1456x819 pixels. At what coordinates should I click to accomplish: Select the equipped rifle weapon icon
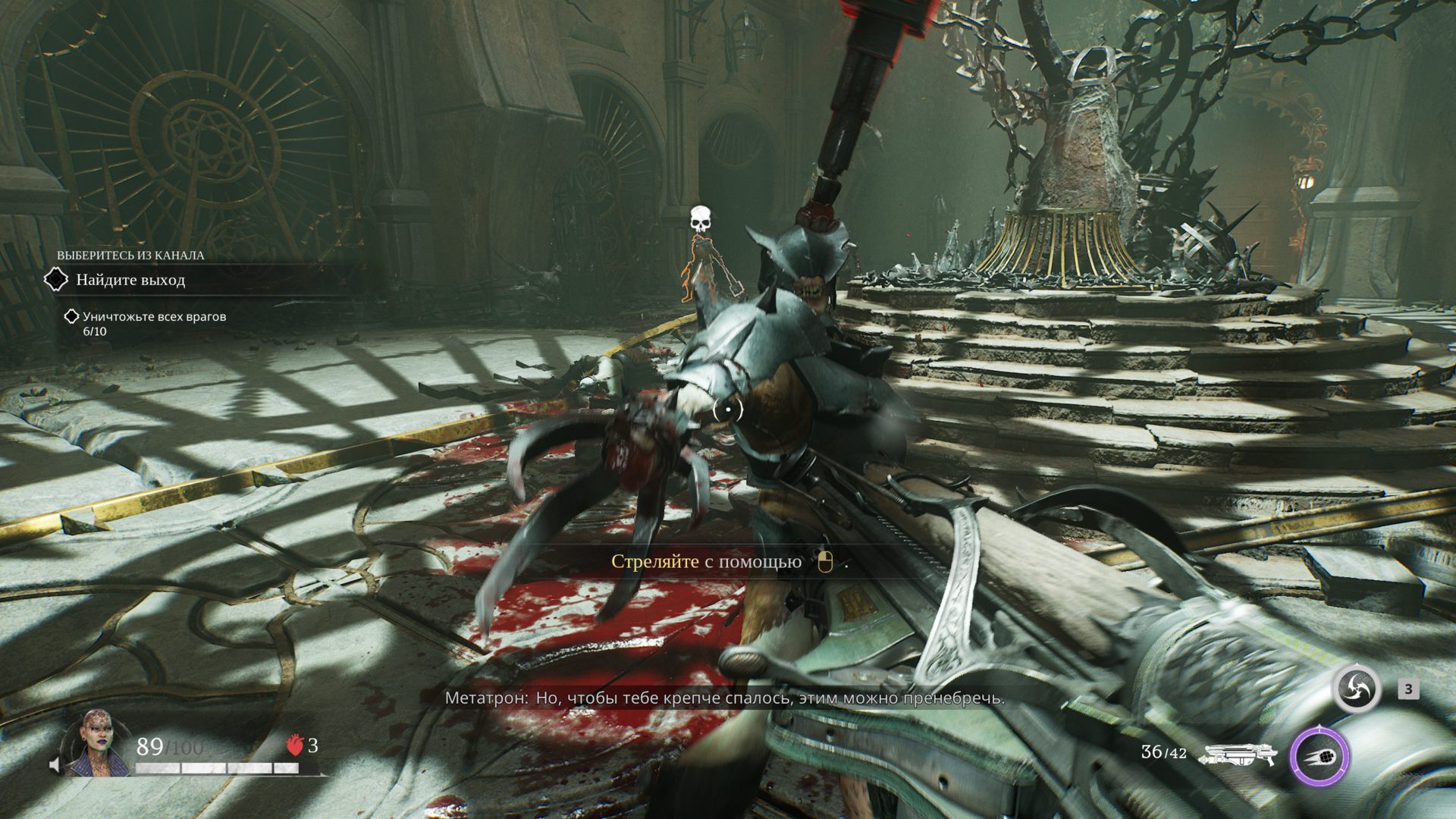click(1237, 755)
